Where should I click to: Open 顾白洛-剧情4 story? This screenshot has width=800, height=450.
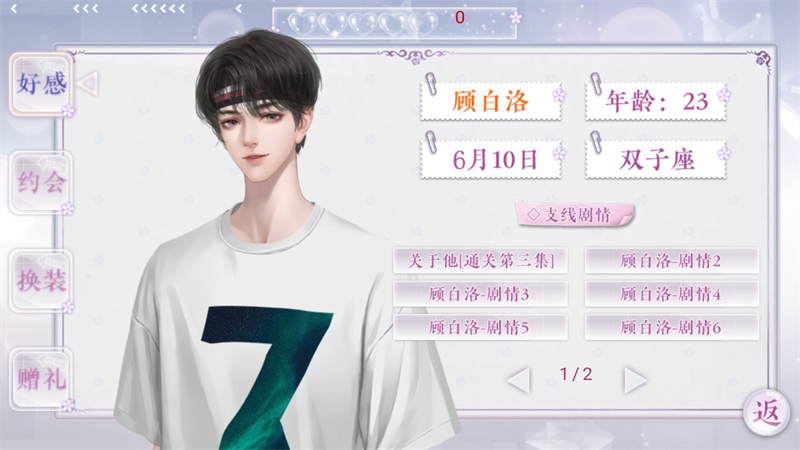tap(671, 294)
